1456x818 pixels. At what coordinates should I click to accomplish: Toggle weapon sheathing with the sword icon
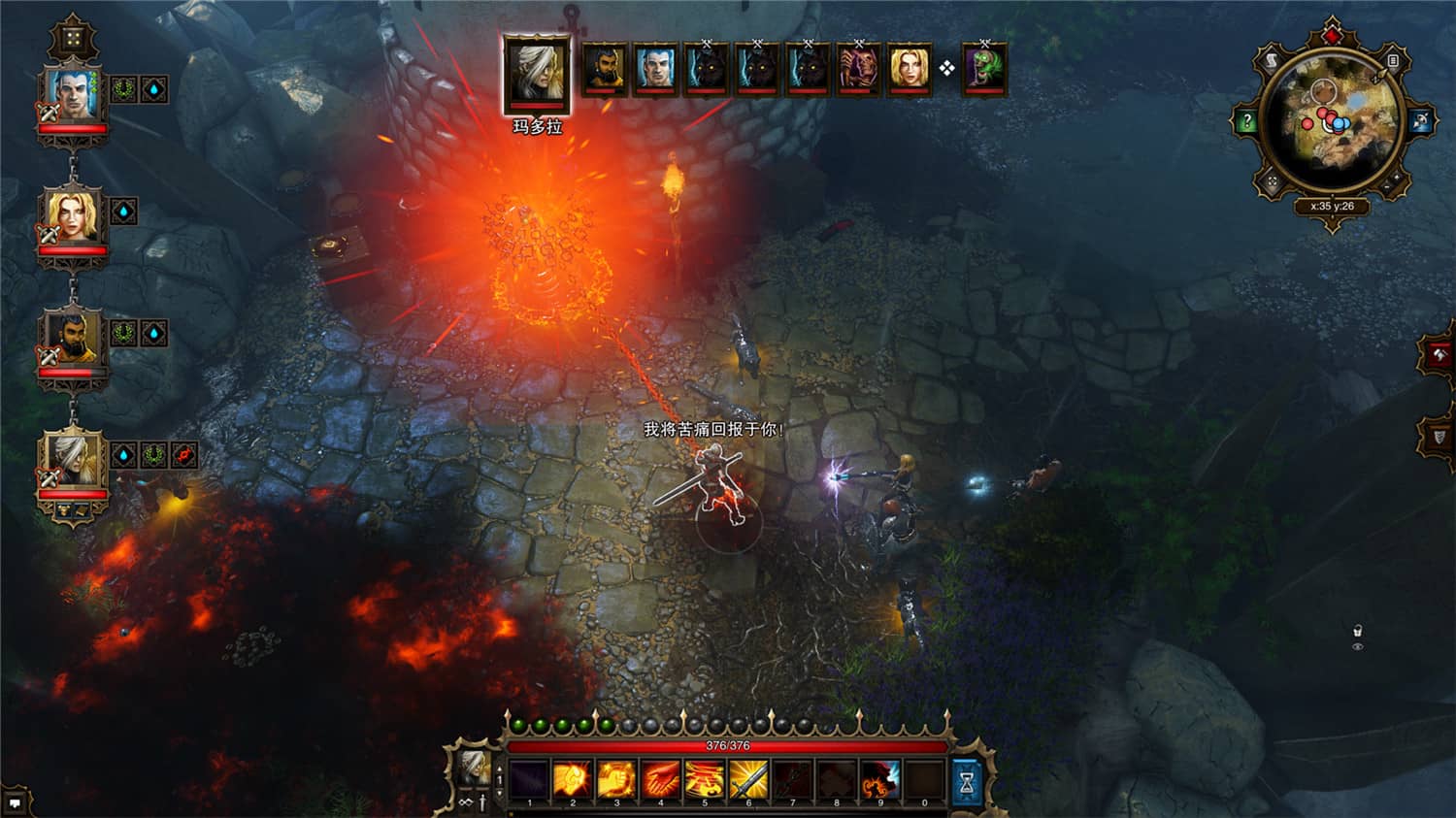pos(482,802)
